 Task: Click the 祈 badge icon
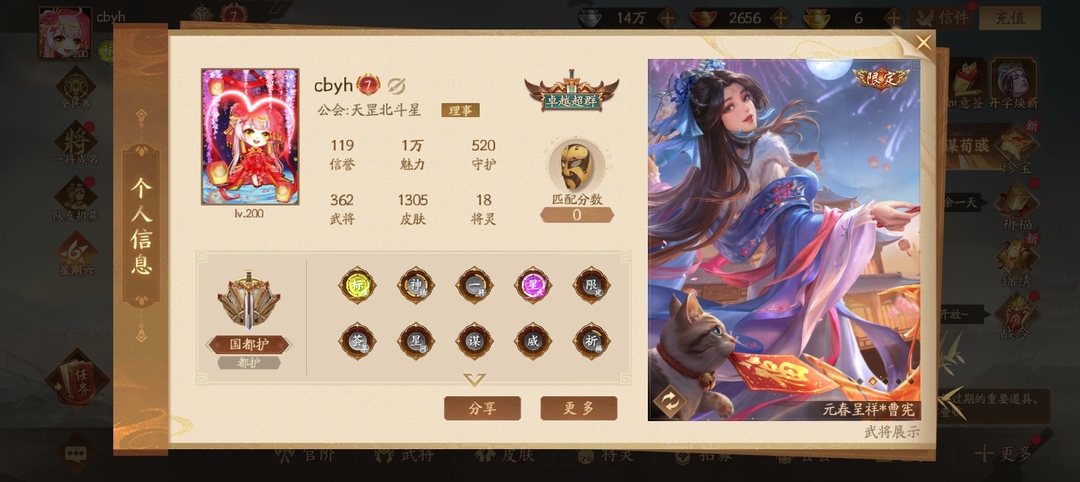592,341
